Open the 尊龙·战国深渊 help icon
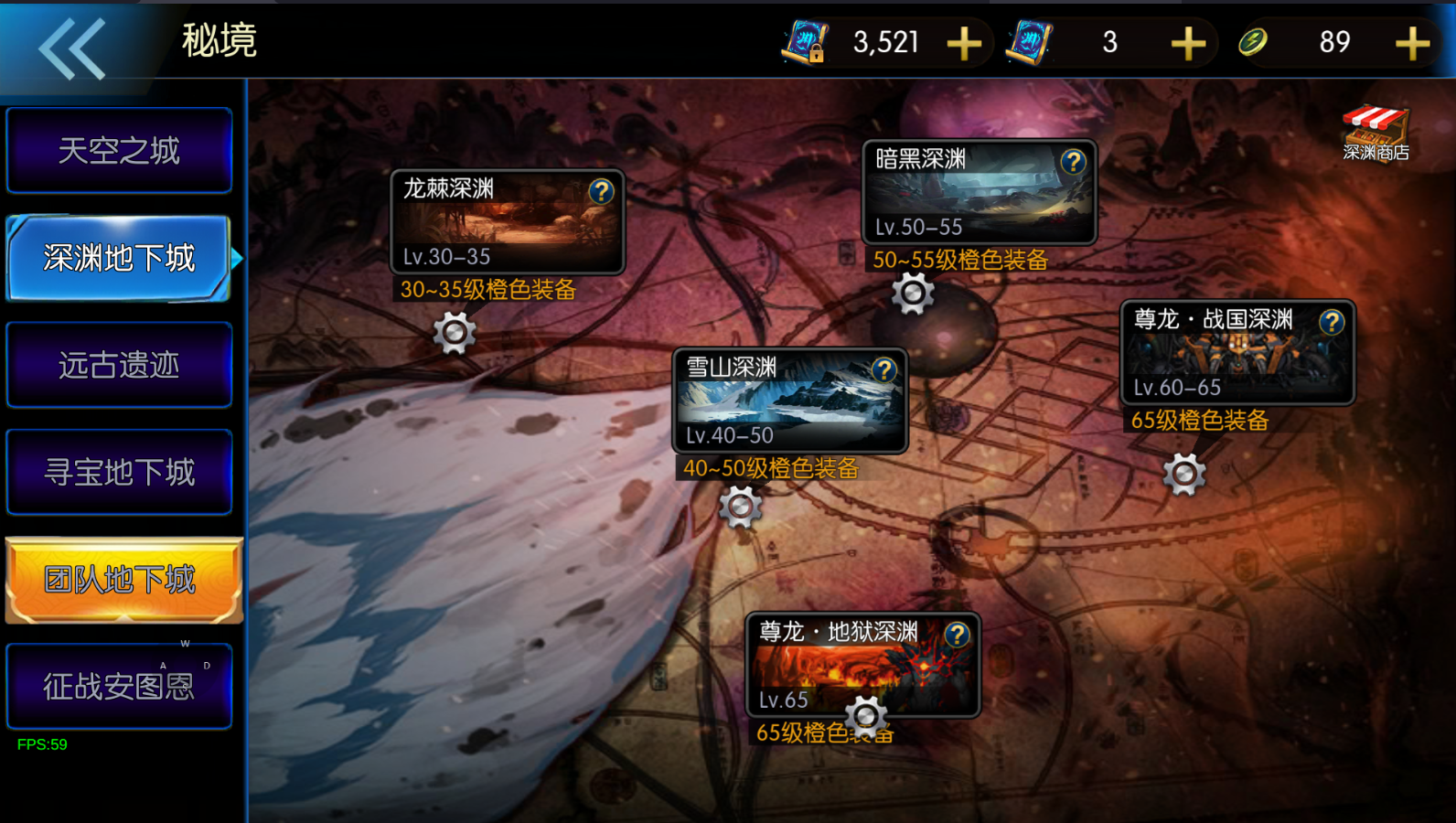Screen dimensions: 1456x823 pos(1332,322)
